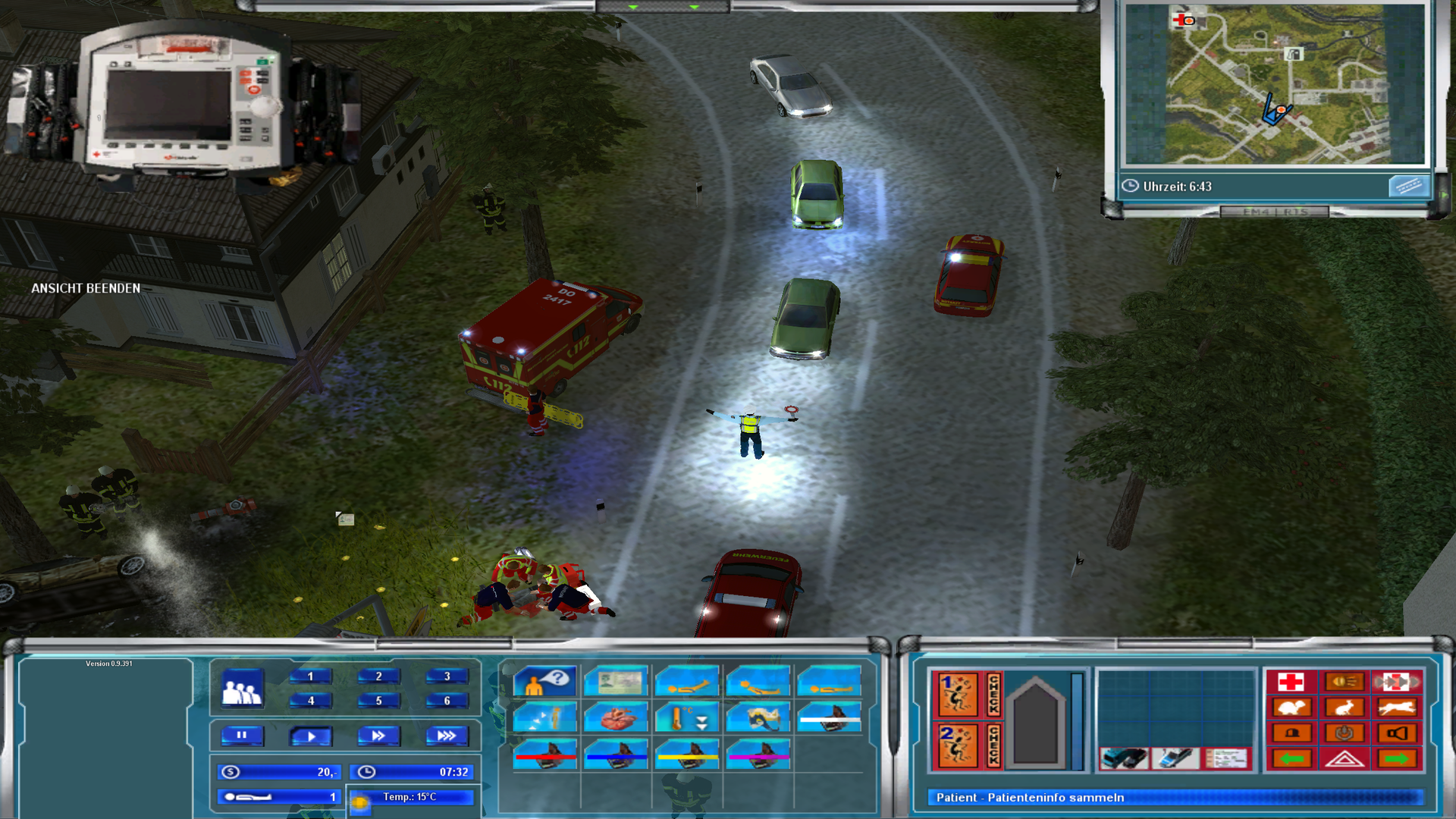Set game speed to double fast-forward
Image resolution: width=1456 pixels, height=819 pixels.
(x=378, y=736)
